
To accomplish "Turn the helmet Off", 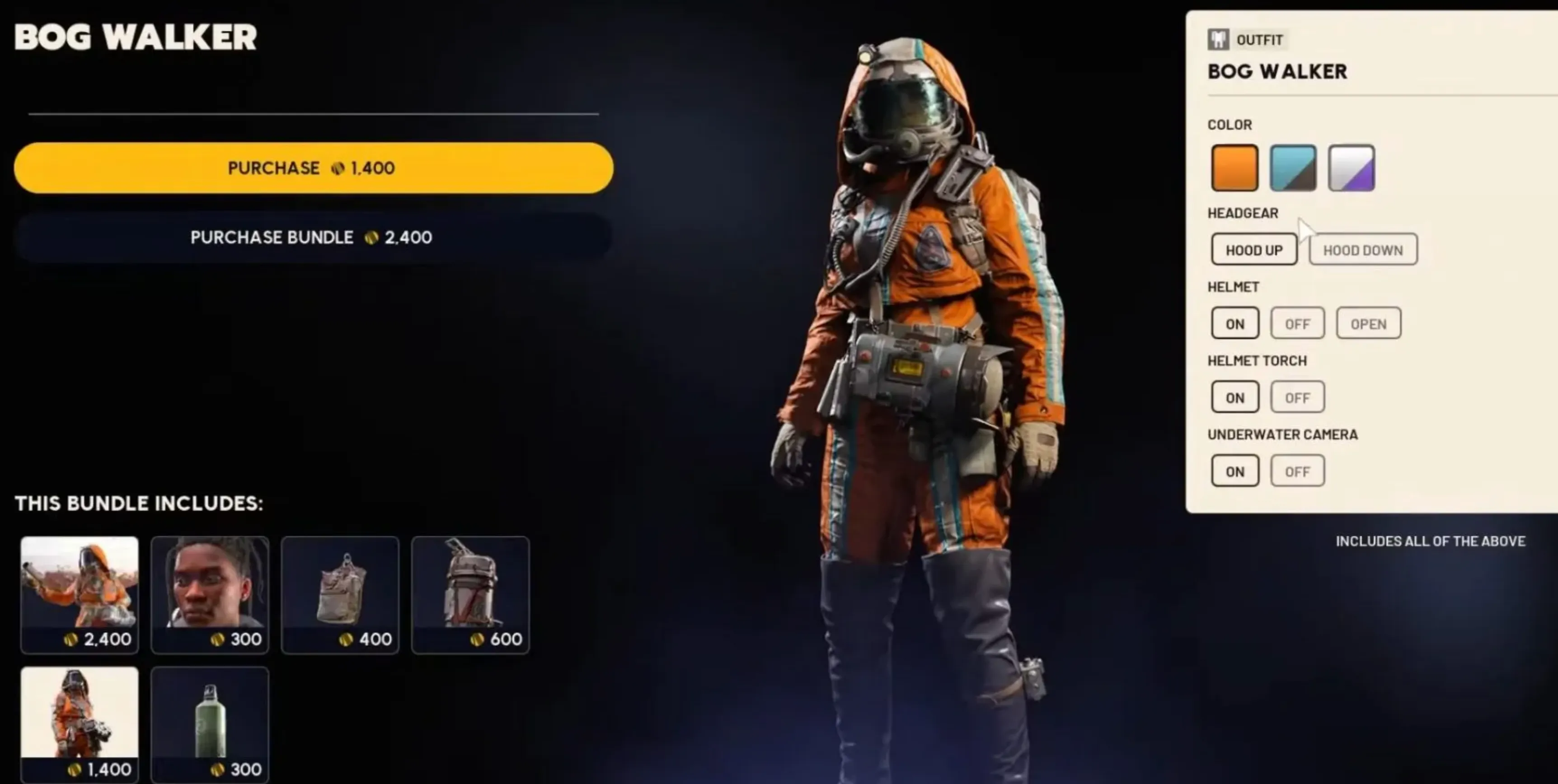I will (1297, 323).
